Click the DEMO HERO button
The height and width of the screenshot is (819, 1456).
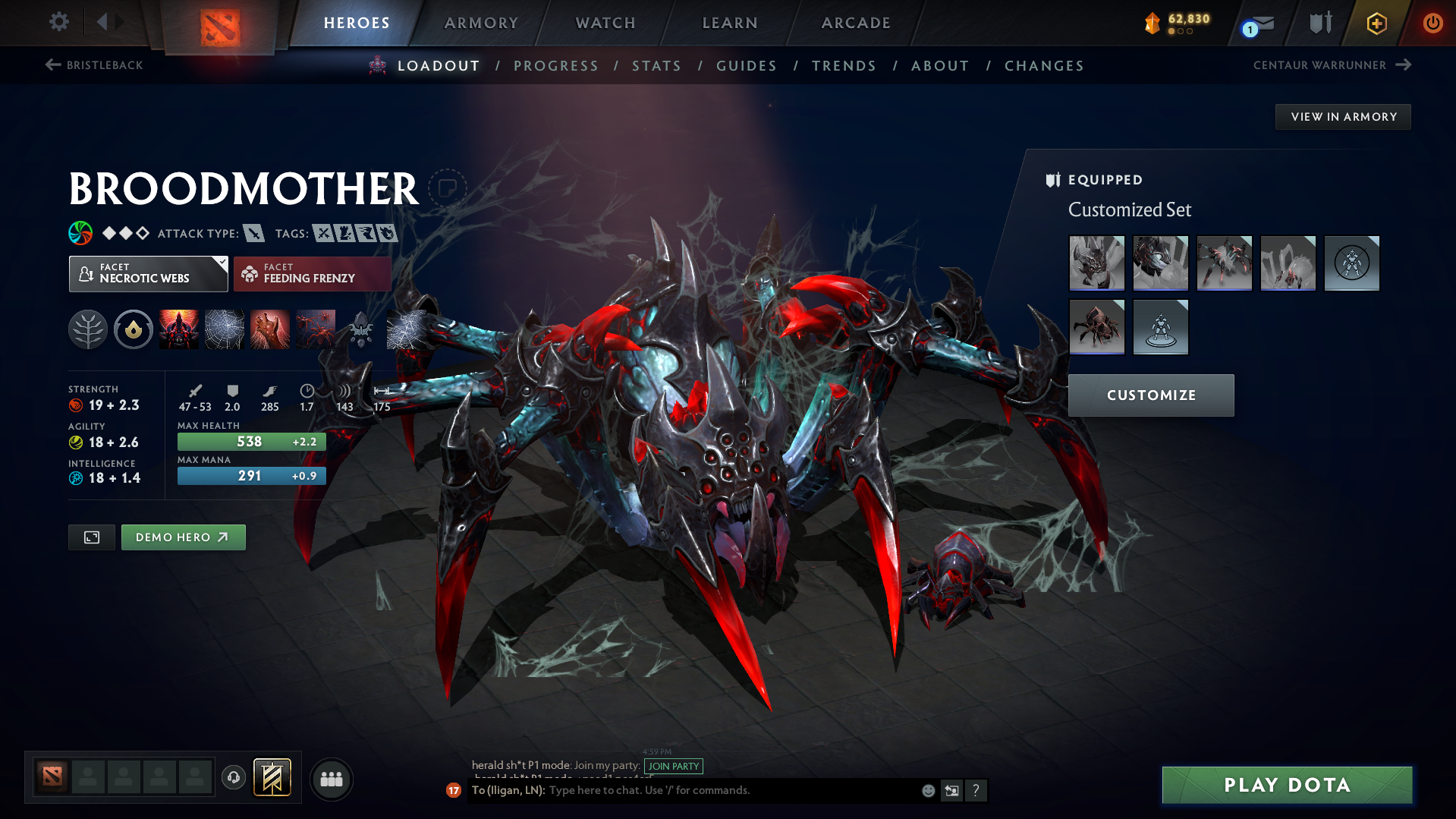tap(183, 537)
